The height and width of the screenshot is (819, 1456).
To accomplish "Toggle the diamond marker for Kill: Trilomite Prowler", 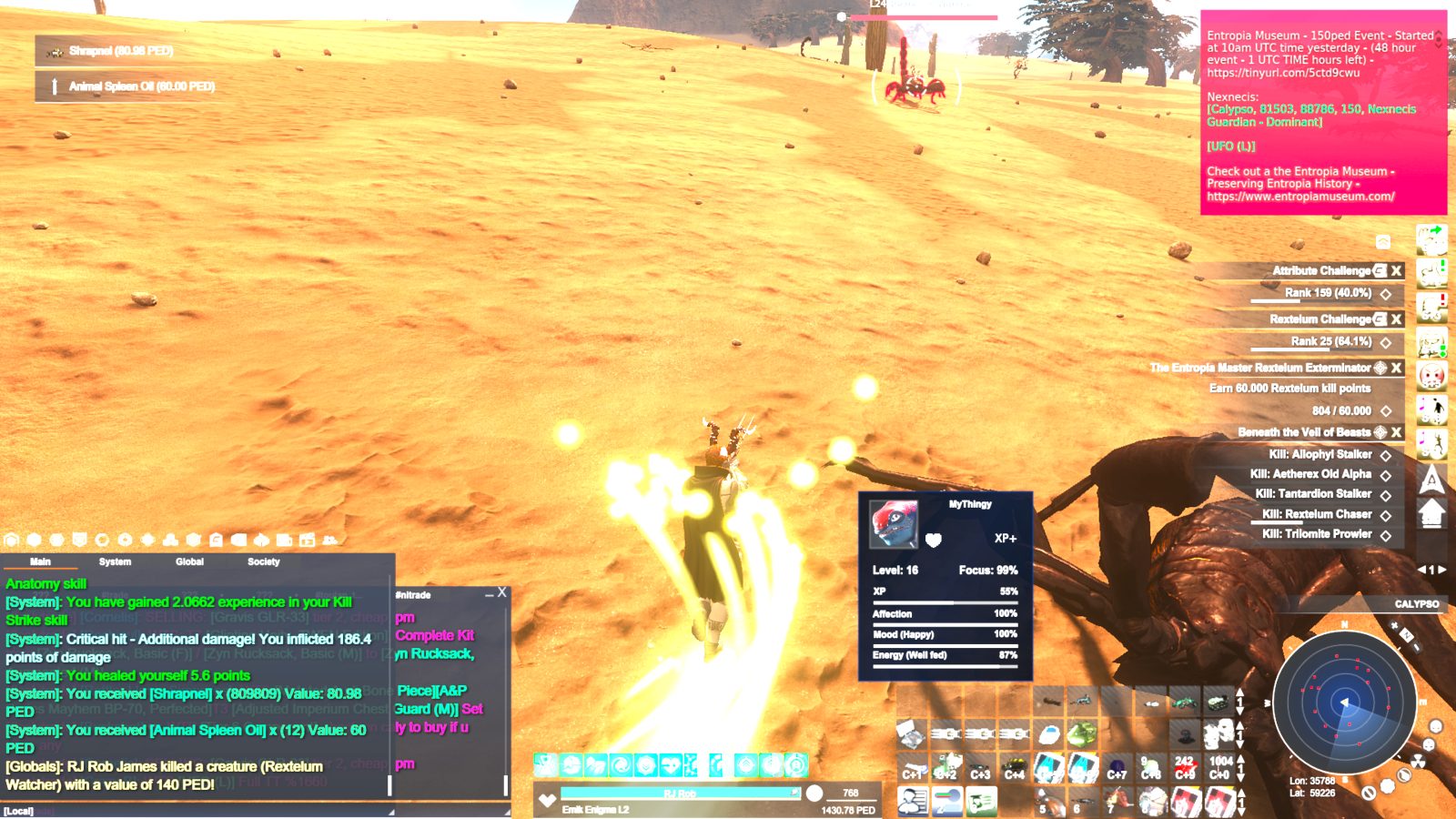I will point(1387,534).
